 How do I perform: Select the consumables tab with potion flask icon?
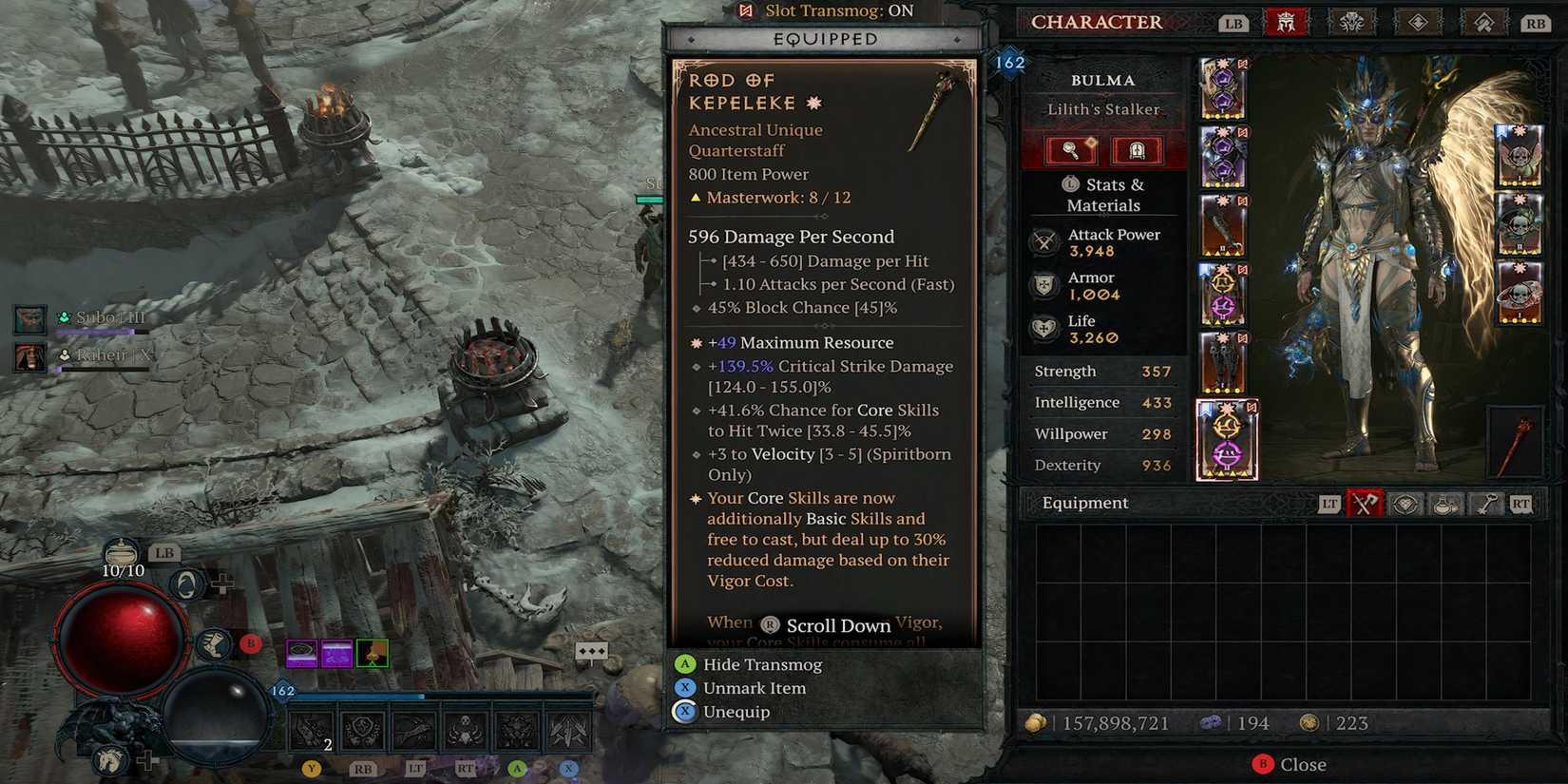tap(1444, 505)
